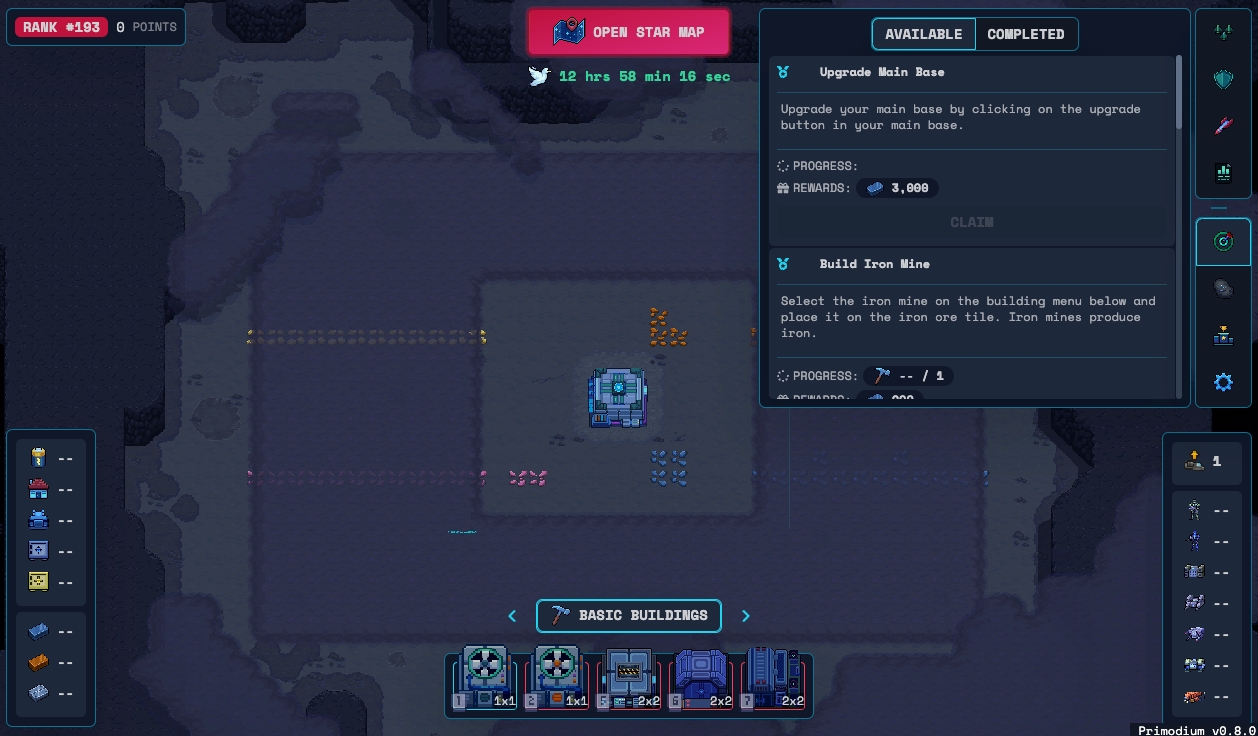Open the fleet ships icon panel
The height and width of the screenshot is (736, 1258).
pos(1223,33)
